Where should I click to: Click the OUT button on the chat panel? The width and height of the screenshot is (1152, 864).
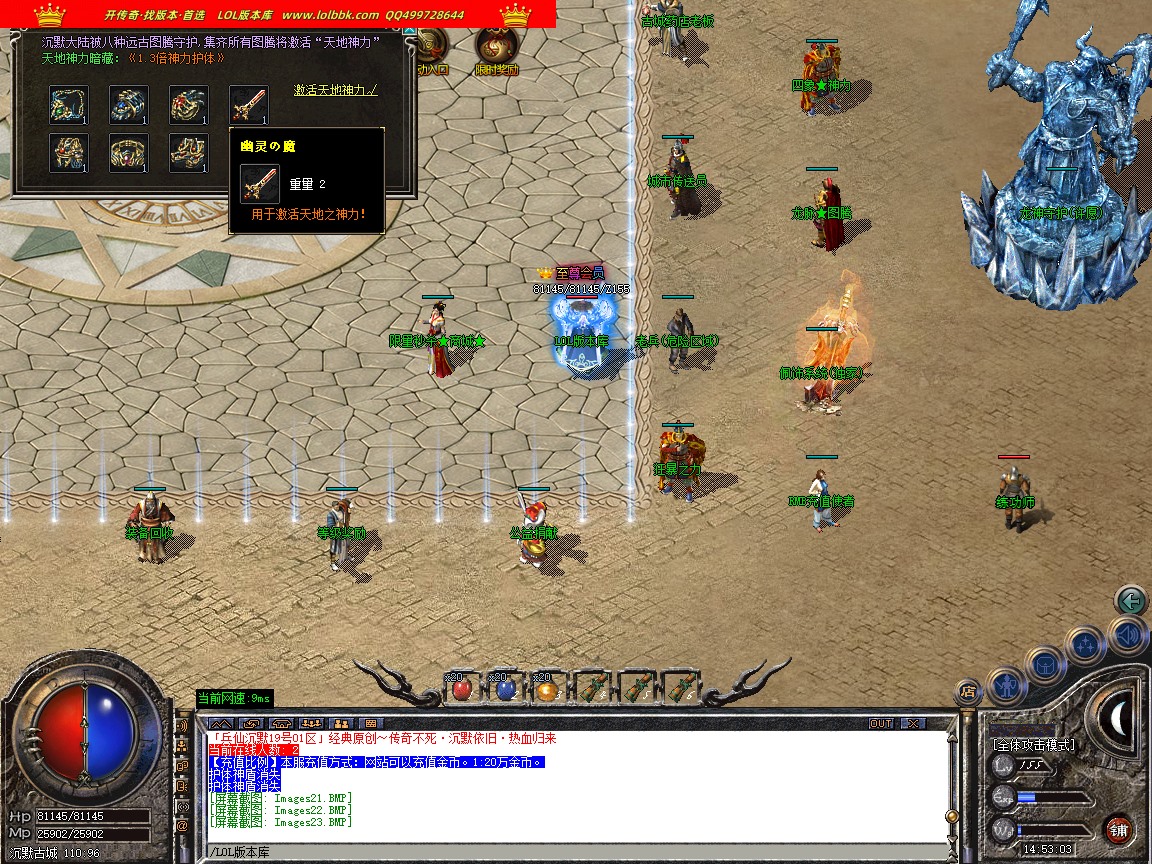click(x=880, y=723)
